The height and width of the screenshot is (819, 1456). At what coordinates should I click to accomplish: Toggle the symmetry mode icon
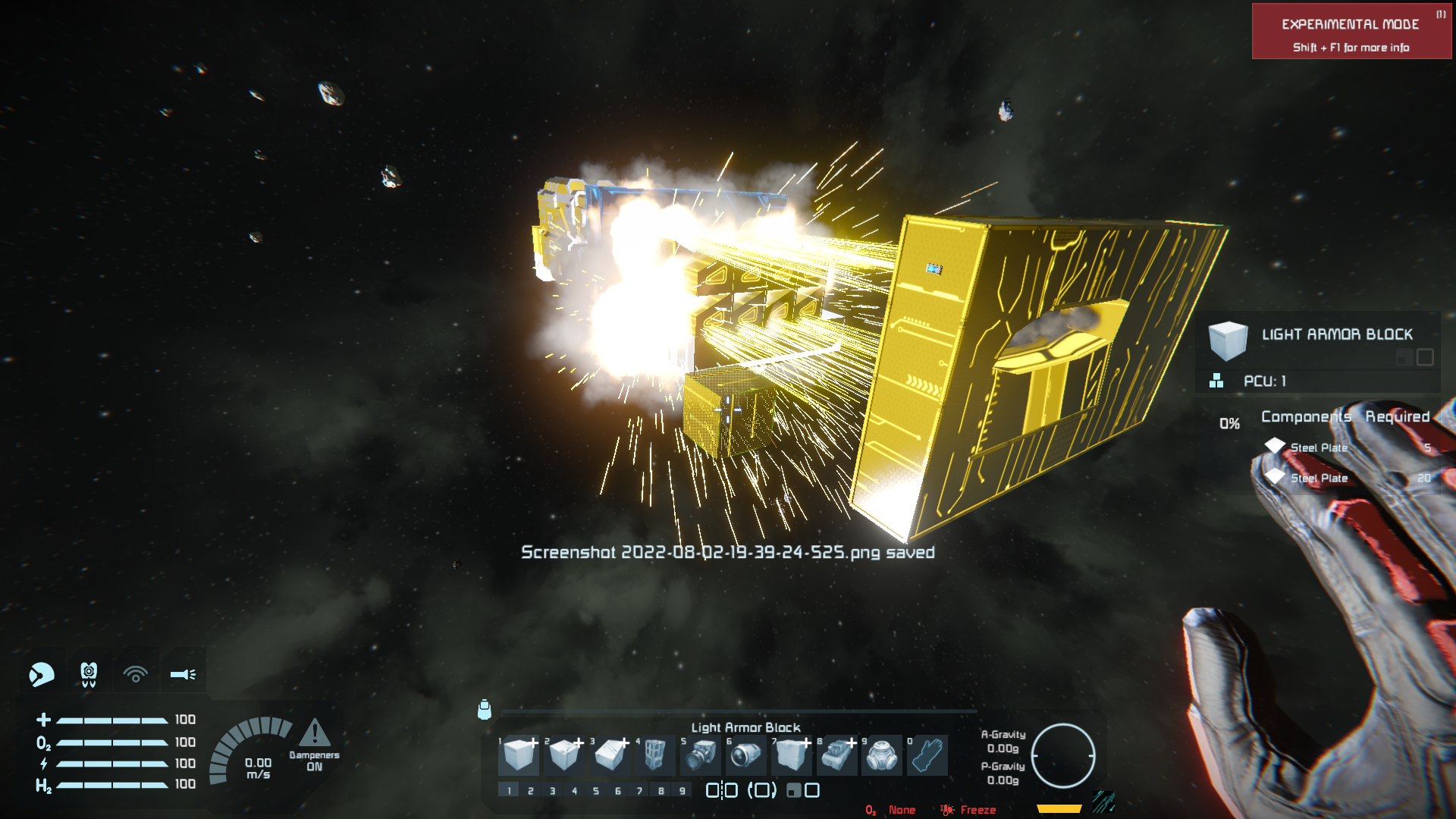coord(721,791)
